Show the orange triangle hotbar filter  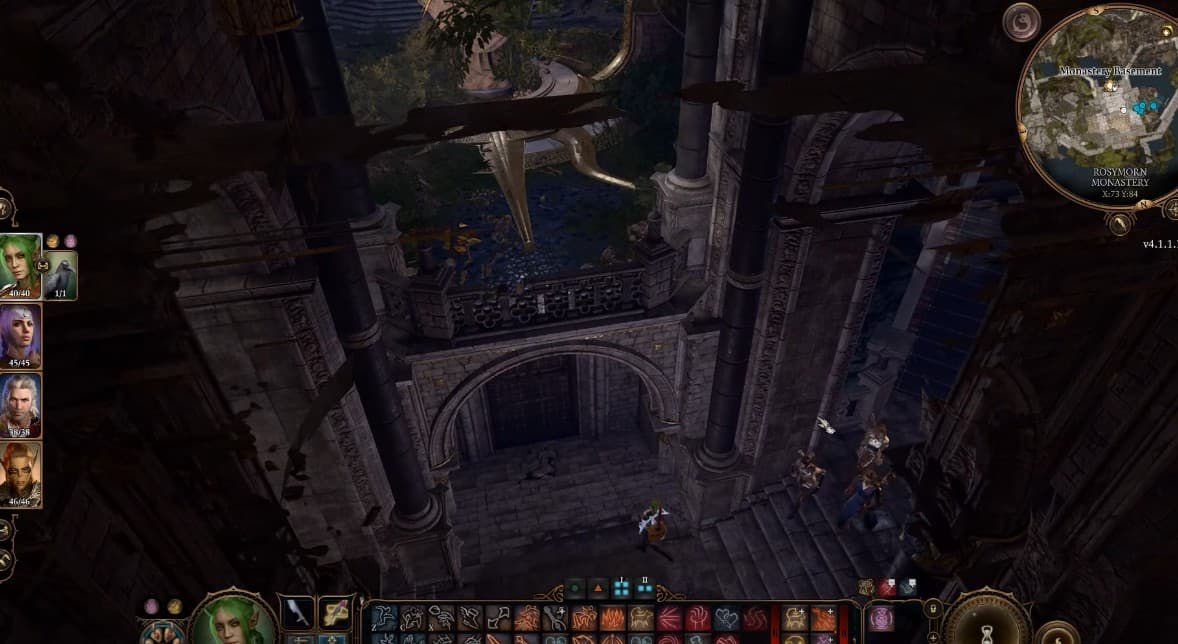tap(598, 588)
